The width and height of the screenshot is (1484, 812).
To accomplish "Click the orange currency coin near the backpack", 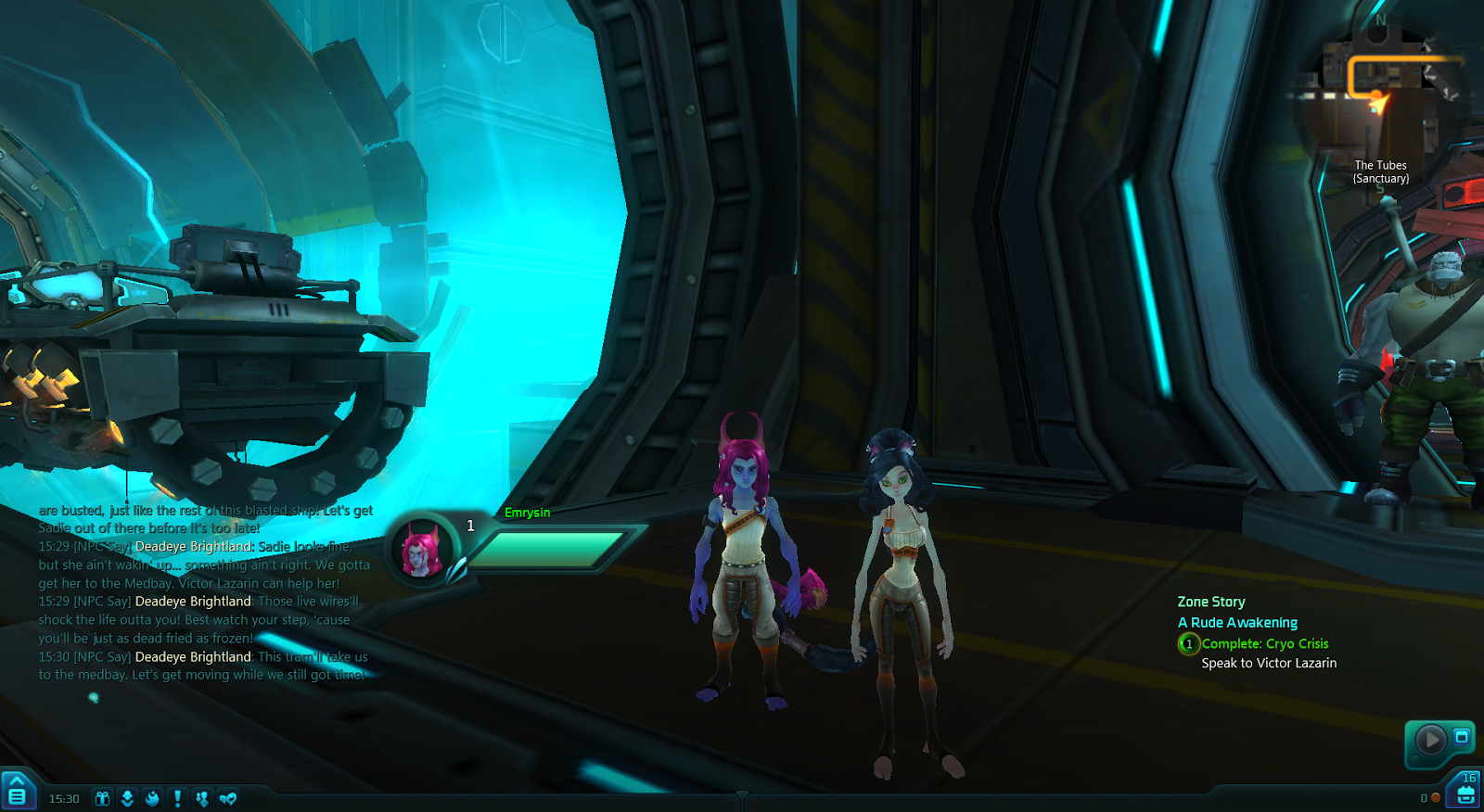I will click(x=1435, y=798).
